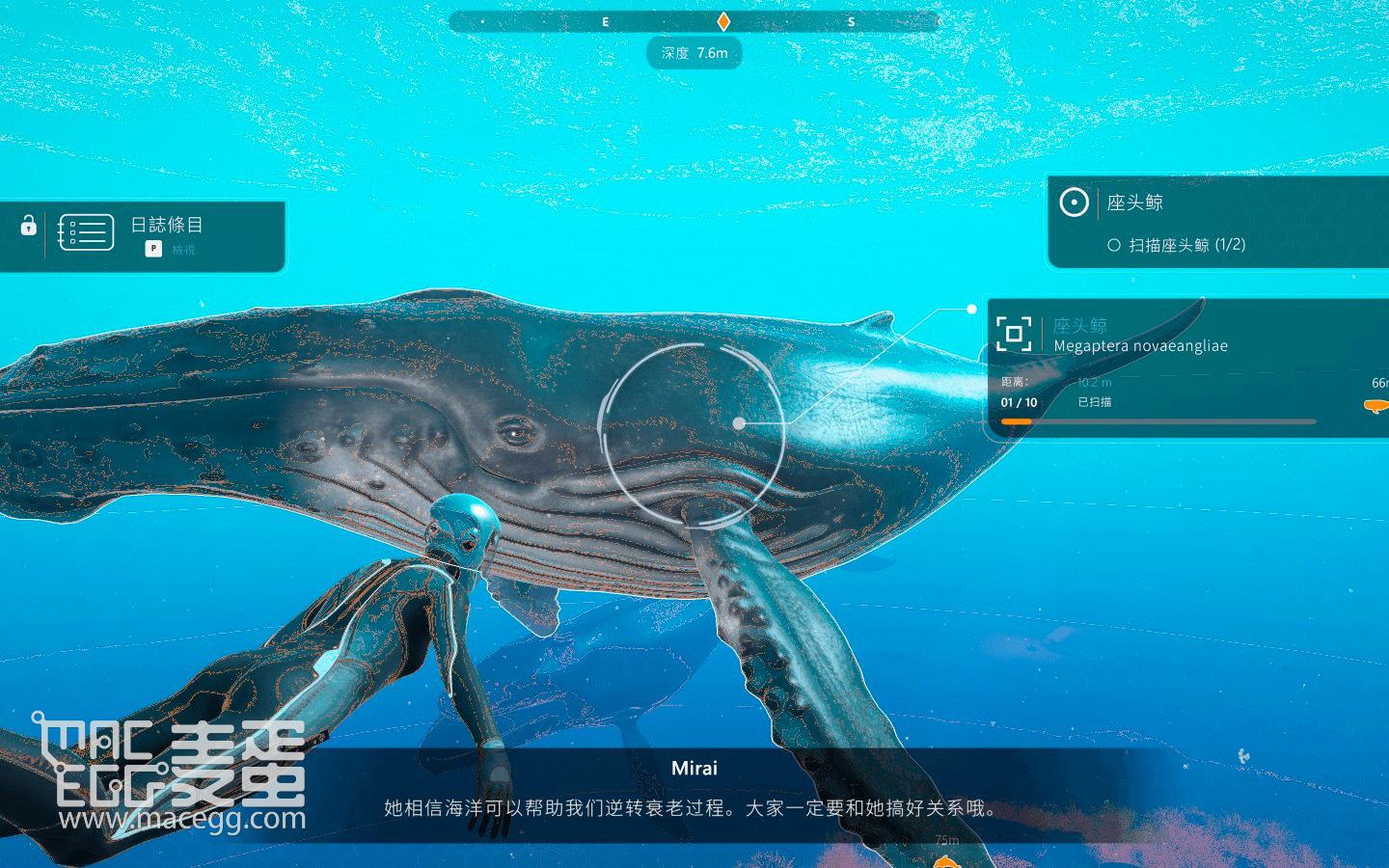Click the scan frame icon in the species panel

[1014, 334]
